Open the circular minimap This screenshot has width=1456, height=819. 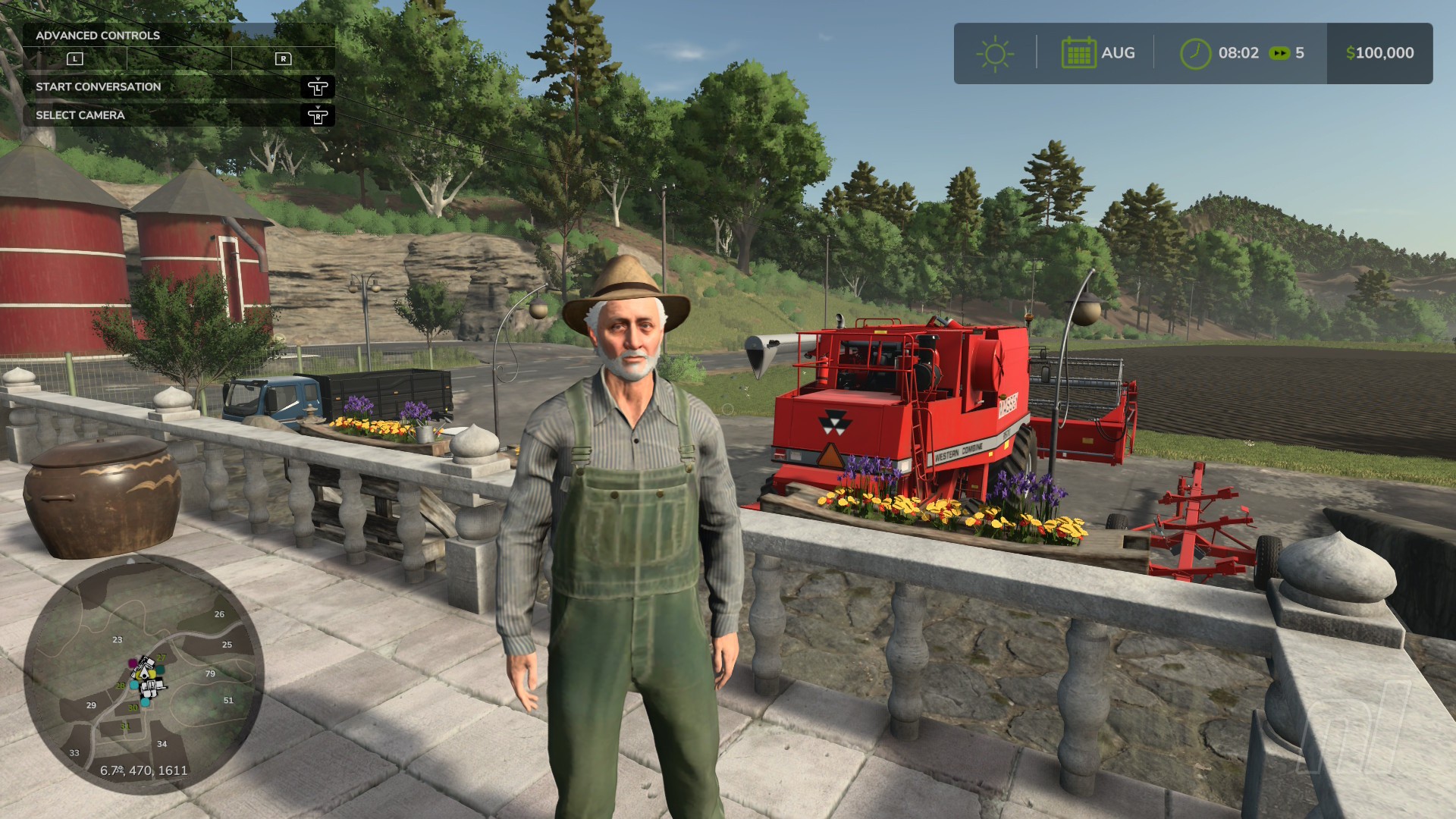pyautogui.click(x=144, y=673)
